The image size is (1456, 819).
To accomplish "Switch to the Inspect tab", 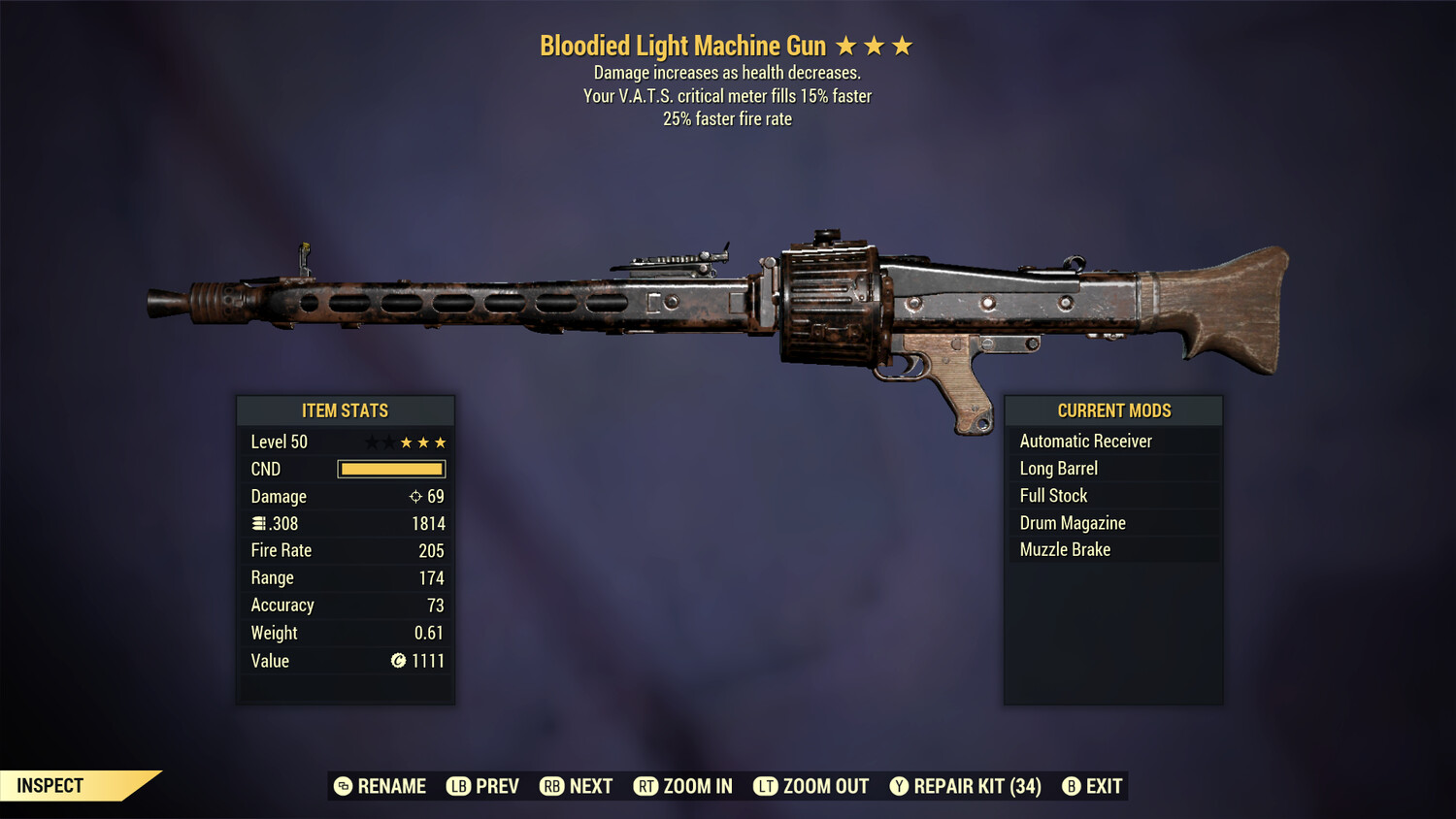I will point(50,786).
